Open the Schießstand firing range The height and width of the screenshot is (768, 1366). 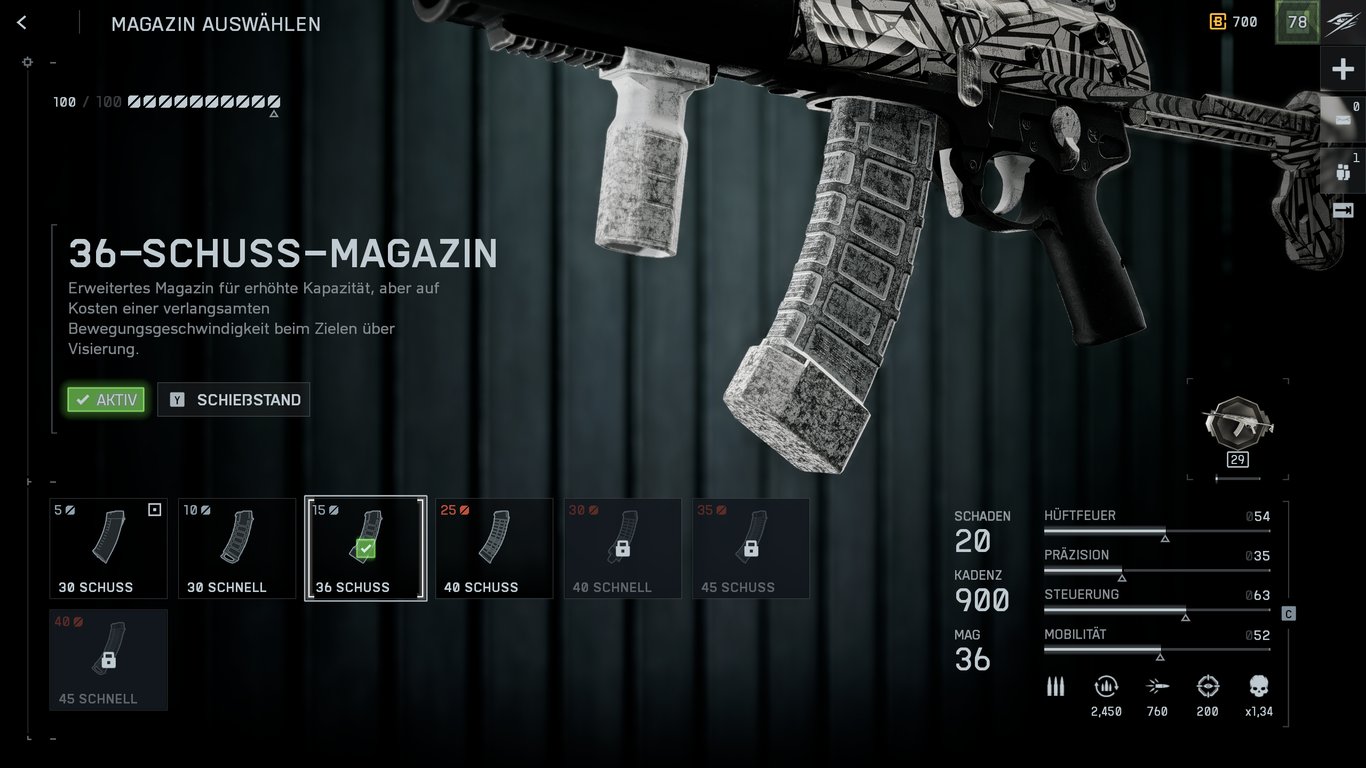[x=234, y=400]
